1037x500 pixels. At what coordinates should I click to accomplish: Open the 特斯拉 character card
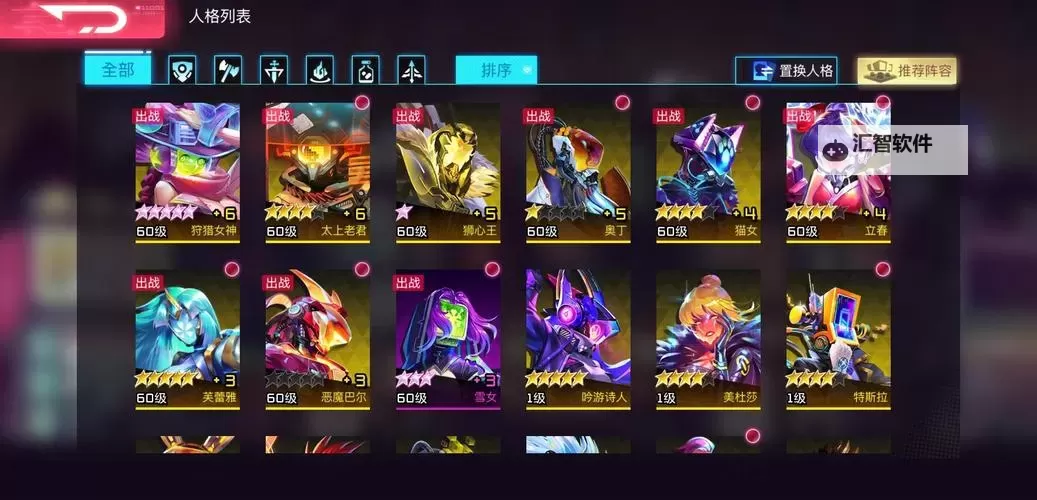(x=838, y=337)
